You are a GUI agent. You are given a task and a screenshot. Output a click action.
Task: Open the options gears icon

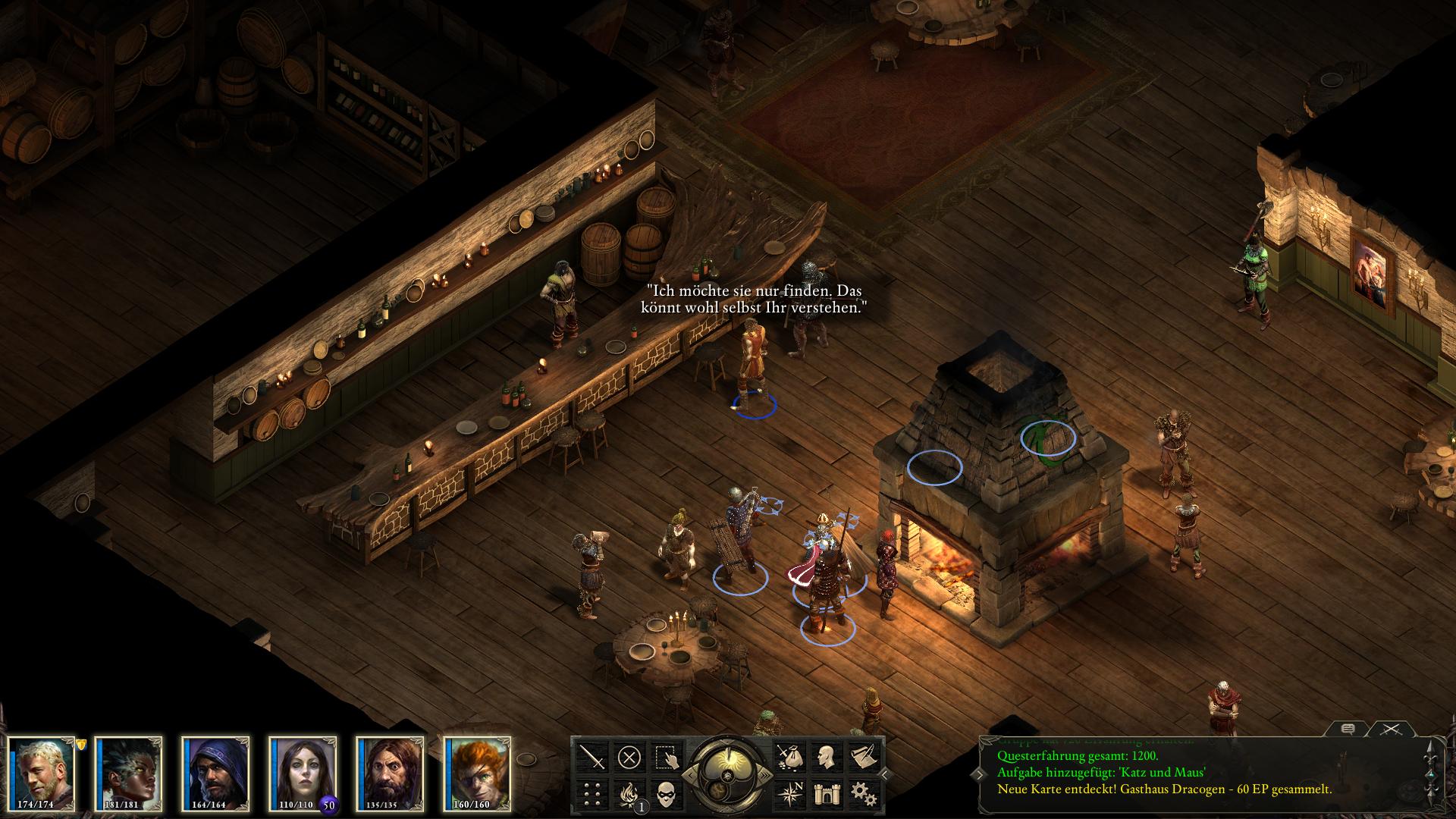click(x=863, y=794)
